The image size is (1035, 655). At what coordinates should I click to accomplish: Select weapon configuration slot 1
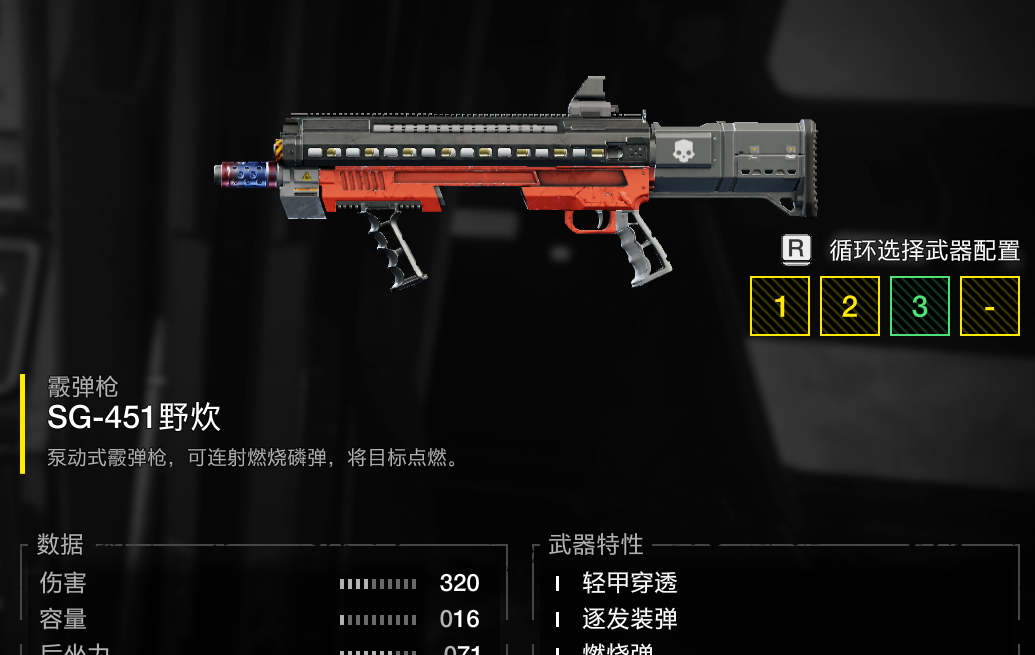click(780, 306)
